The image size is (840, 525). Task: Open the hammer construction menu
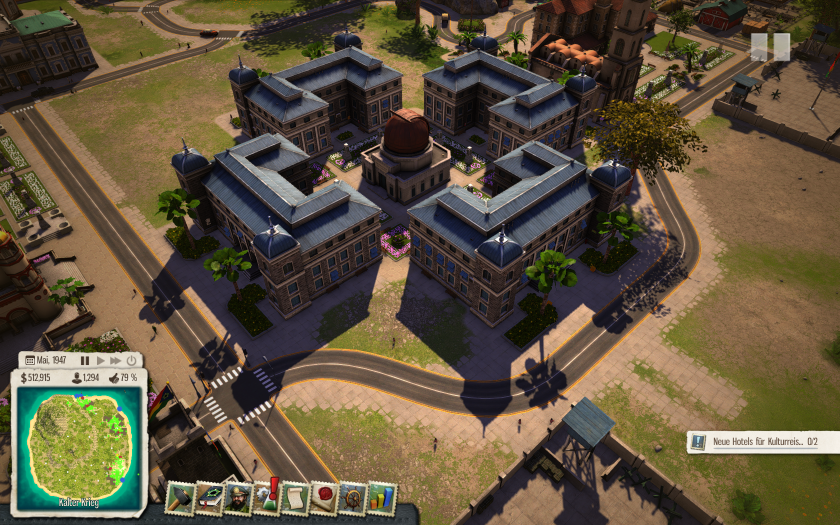point(179,497)
